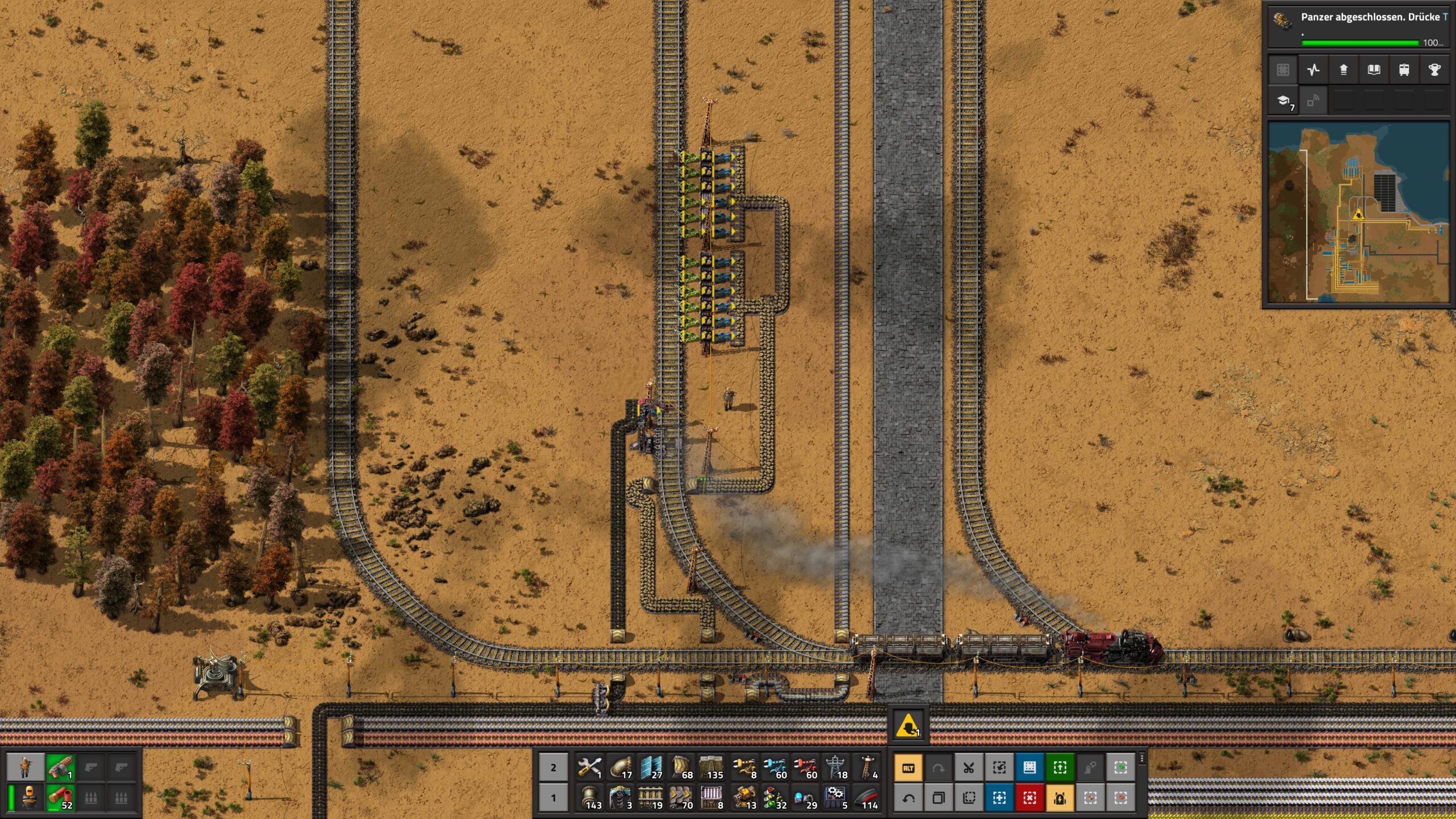The image size is (1456, 819).
Task: Activate the scissors cut tool
Action: pyautogui.click(x=969, y=768)
